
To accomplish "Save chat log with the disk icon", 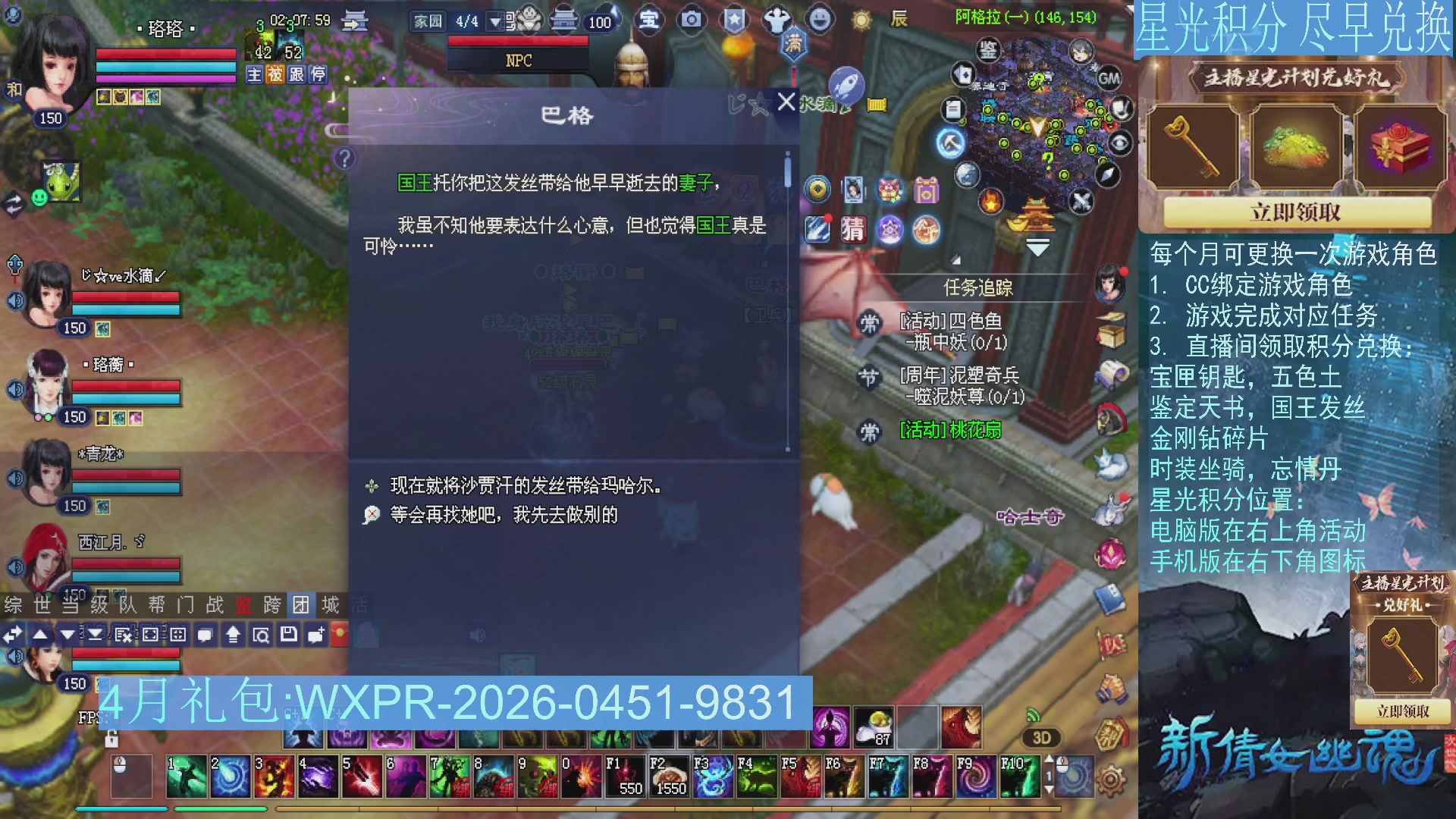I will coord(290,634).
